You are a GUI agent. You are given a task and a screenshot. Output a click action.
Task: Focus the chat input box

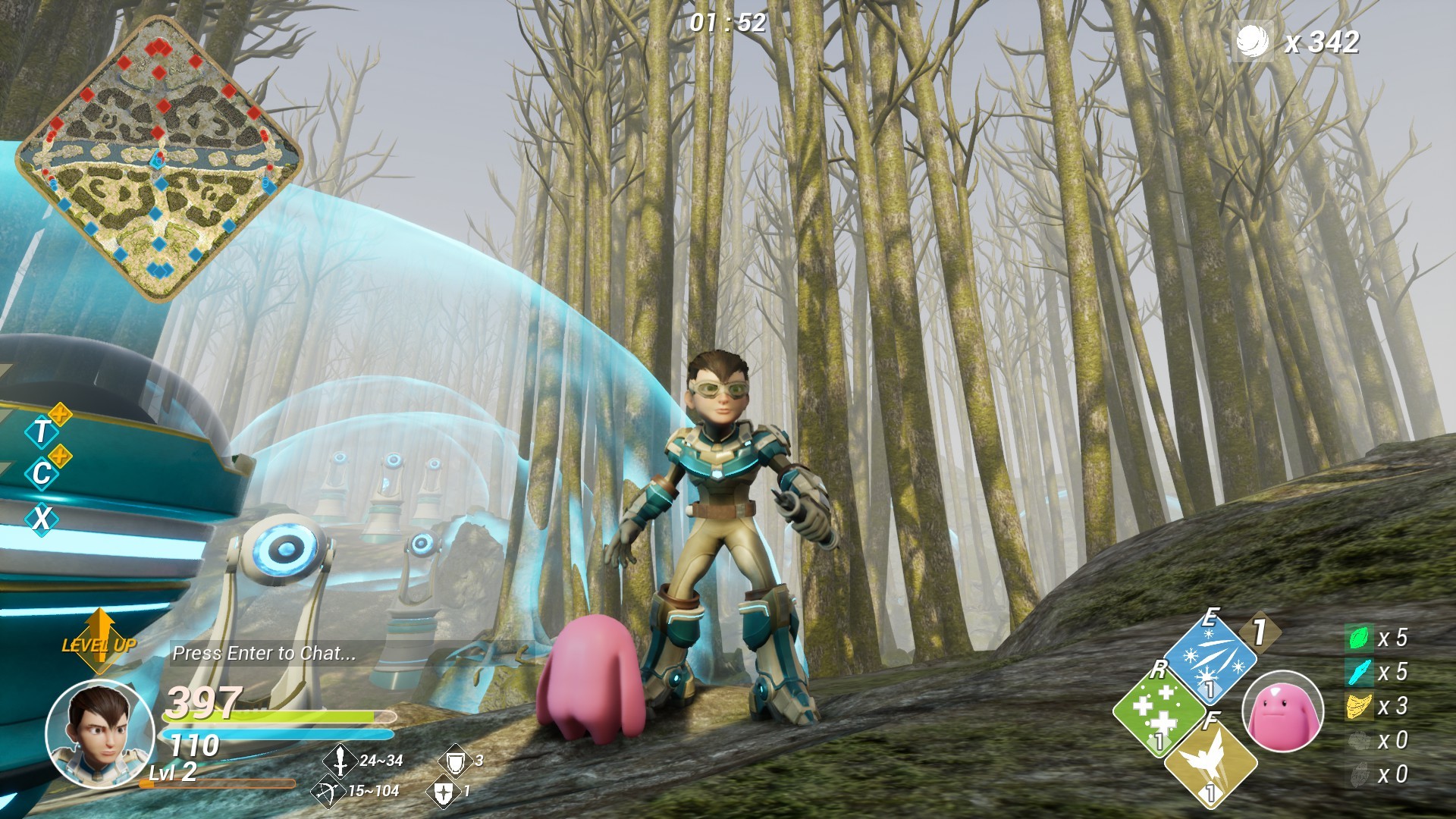264,654
